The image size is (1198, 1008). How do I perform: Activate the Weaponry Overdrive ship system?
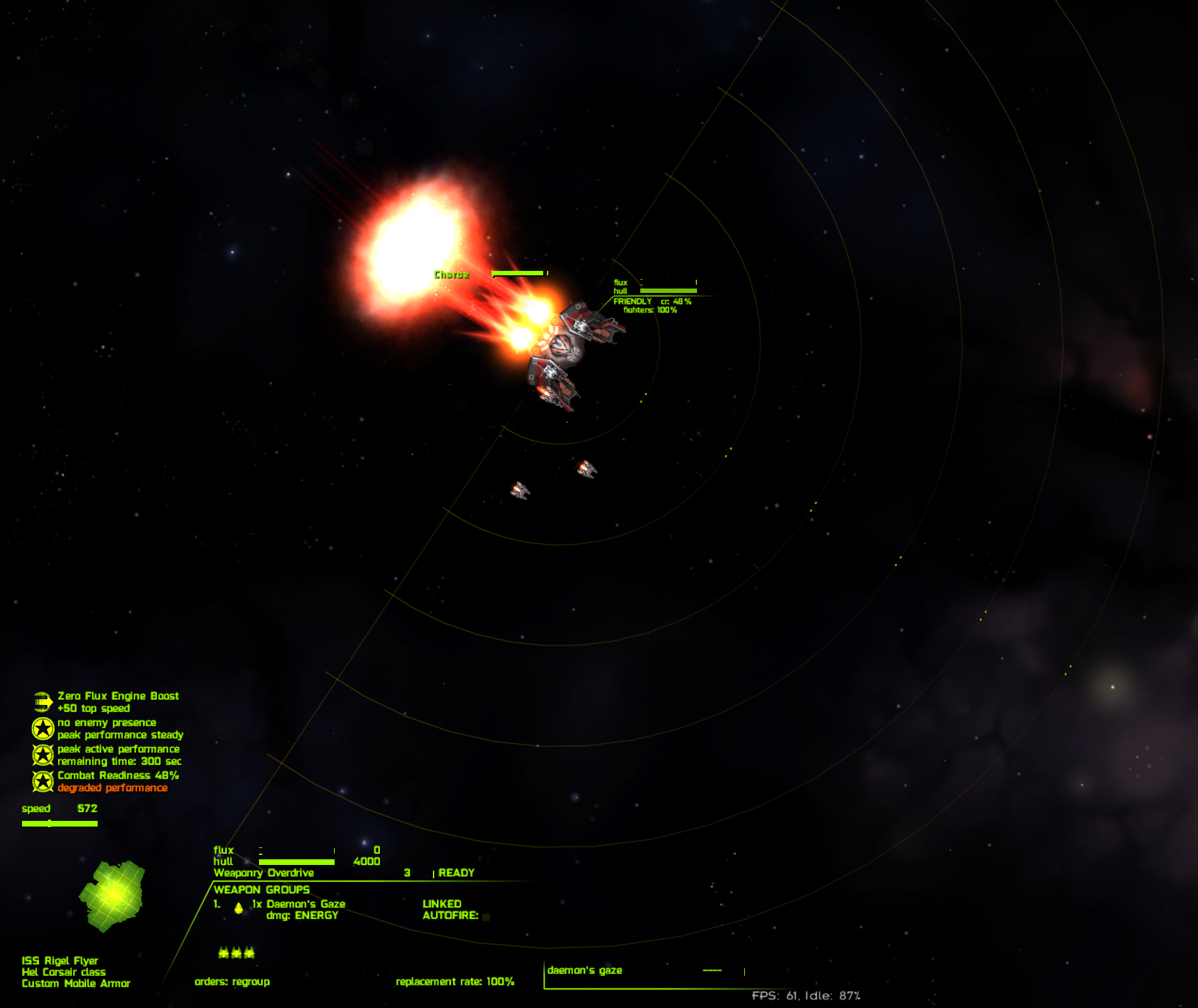(264, 873)
